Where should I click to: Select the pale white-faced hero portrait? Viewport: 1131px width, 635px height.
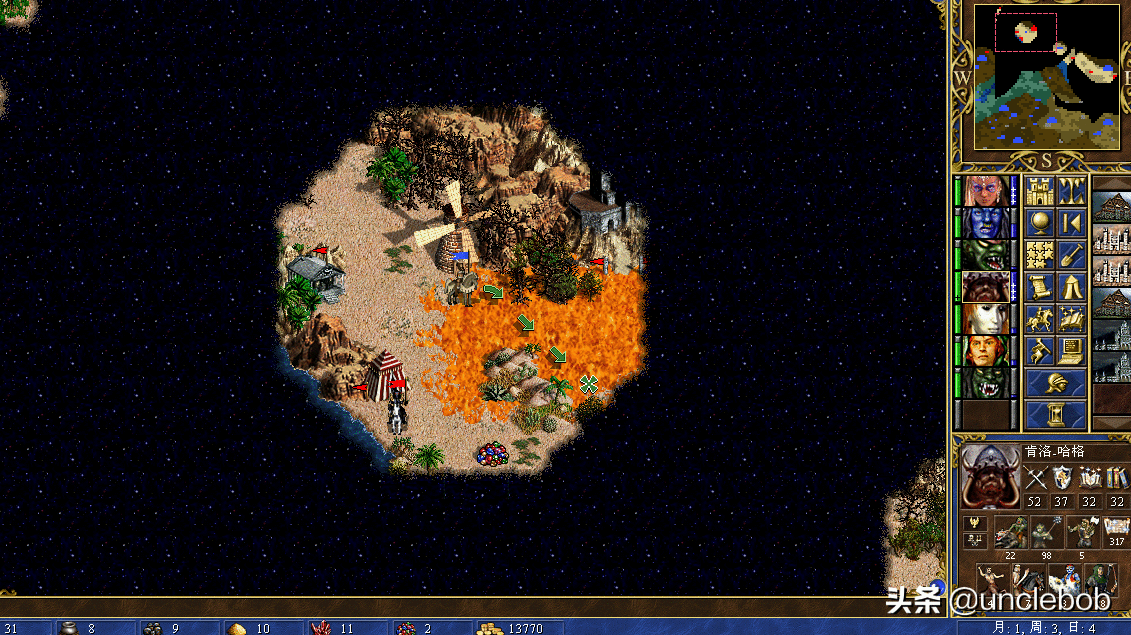(986, 319)
